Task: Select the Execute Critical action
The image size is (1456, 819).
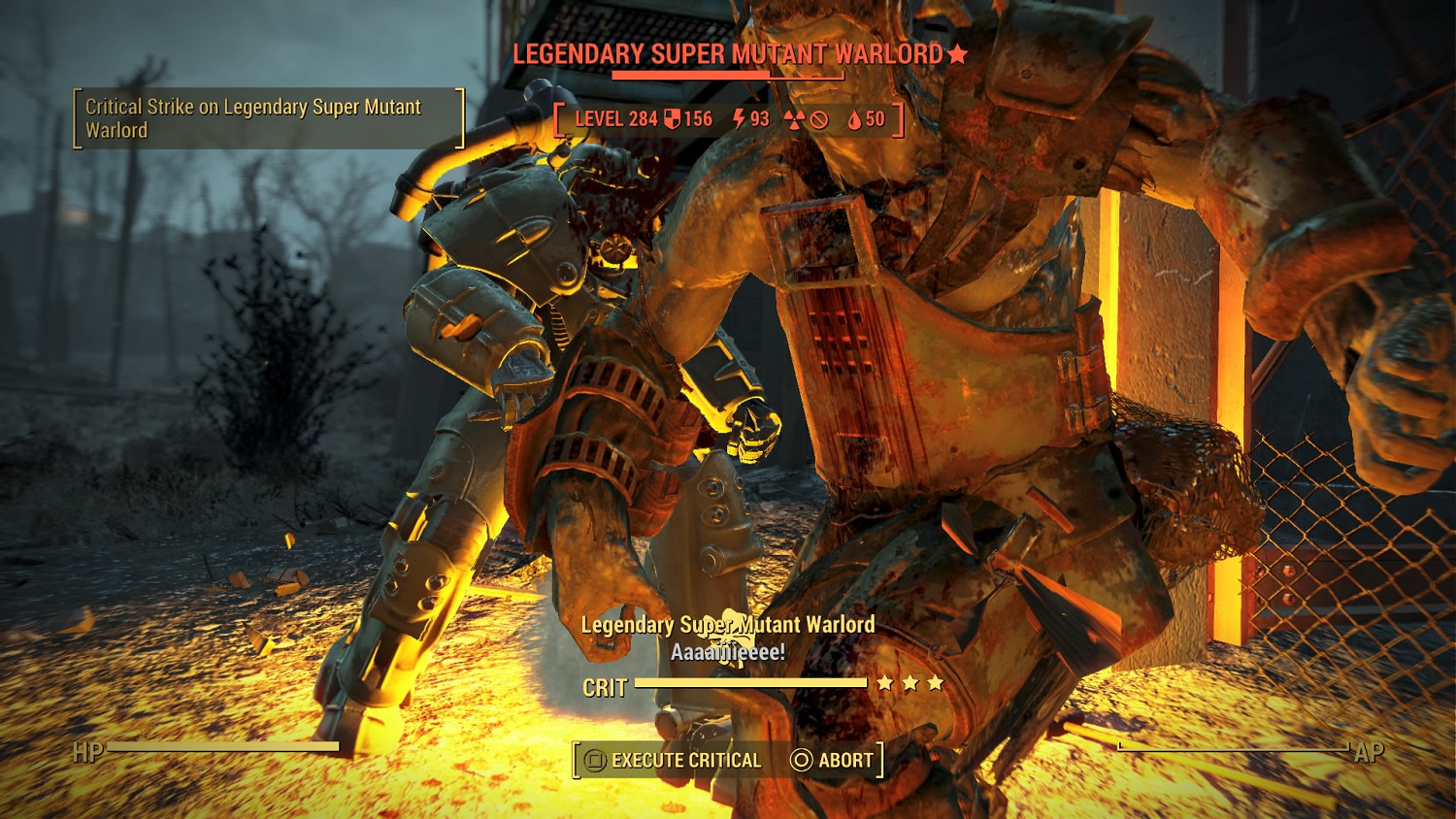Action: coord(674,761)
